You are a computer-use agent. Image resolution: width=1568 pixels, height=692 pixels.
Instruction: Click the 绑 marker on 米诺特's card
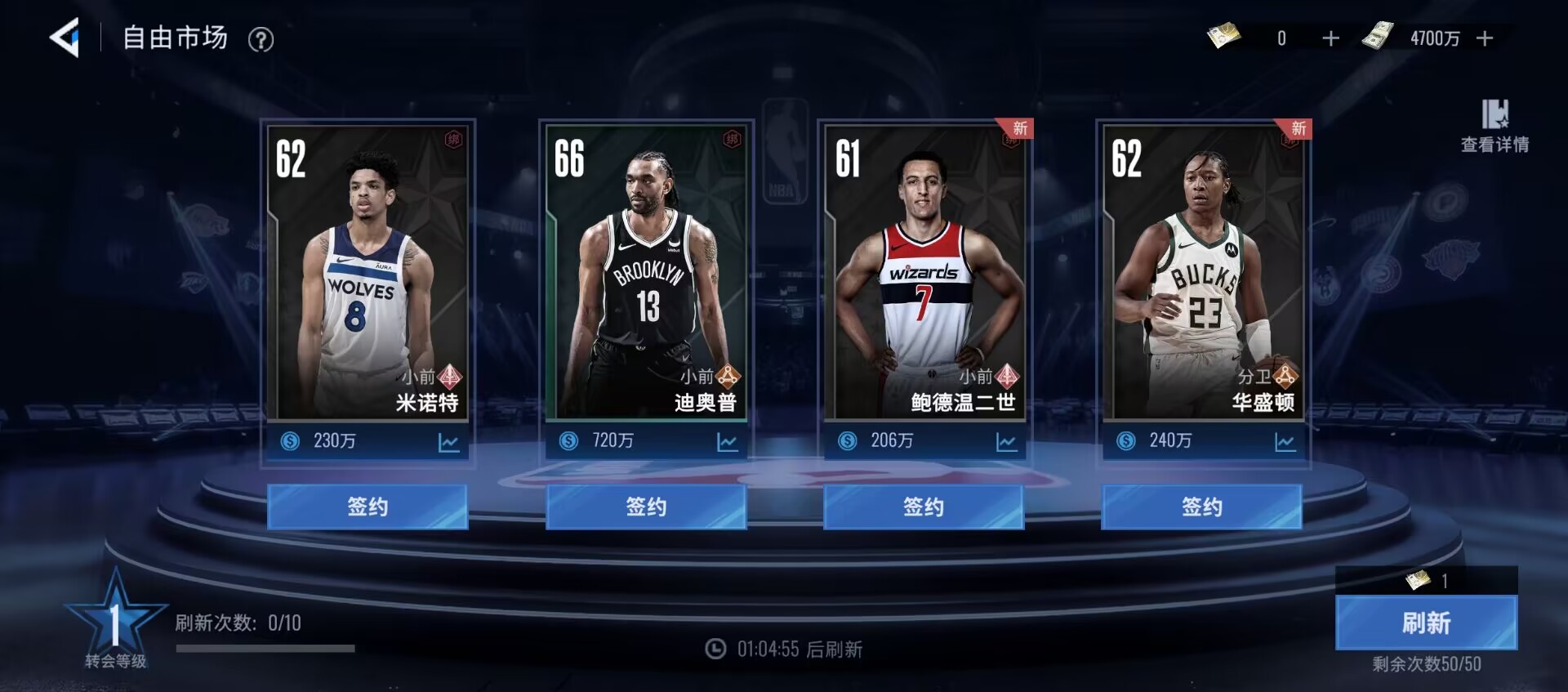454,137
